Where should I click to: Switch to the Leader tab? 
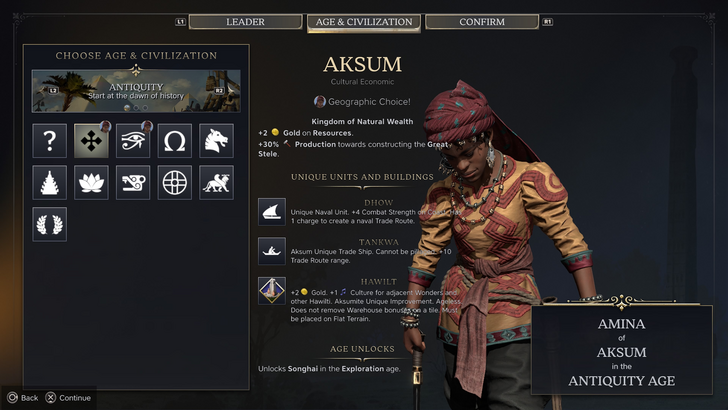[x=245, y=22]
